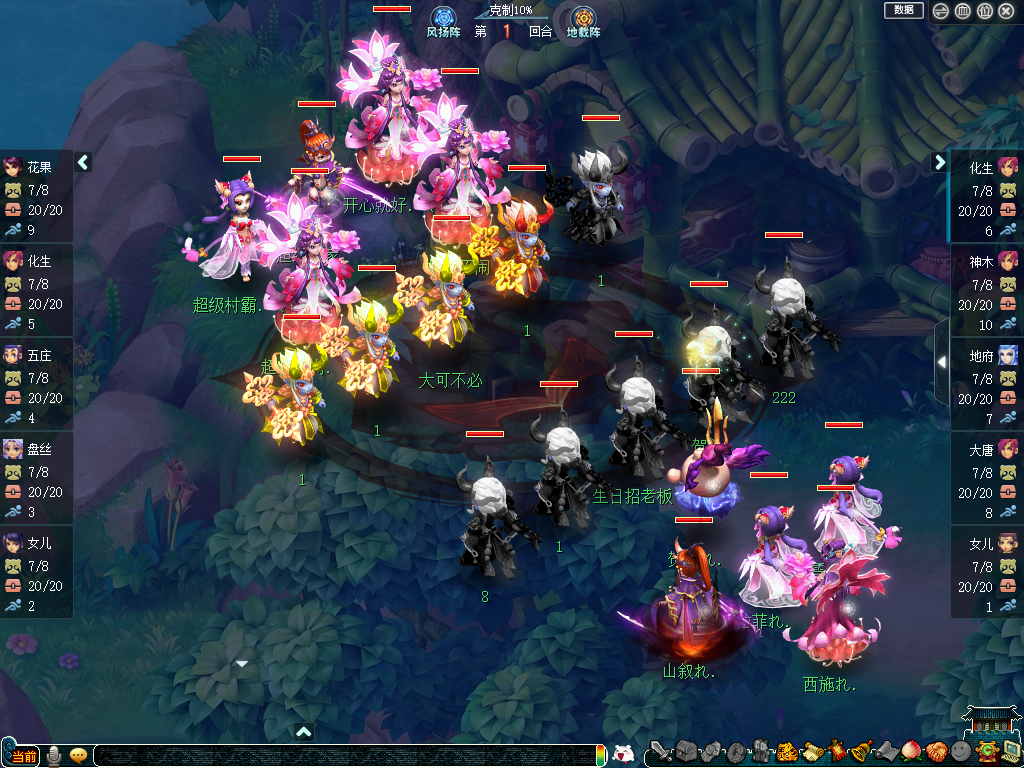Select 地府 in the right team list
1024x768 pixels.
987,379
